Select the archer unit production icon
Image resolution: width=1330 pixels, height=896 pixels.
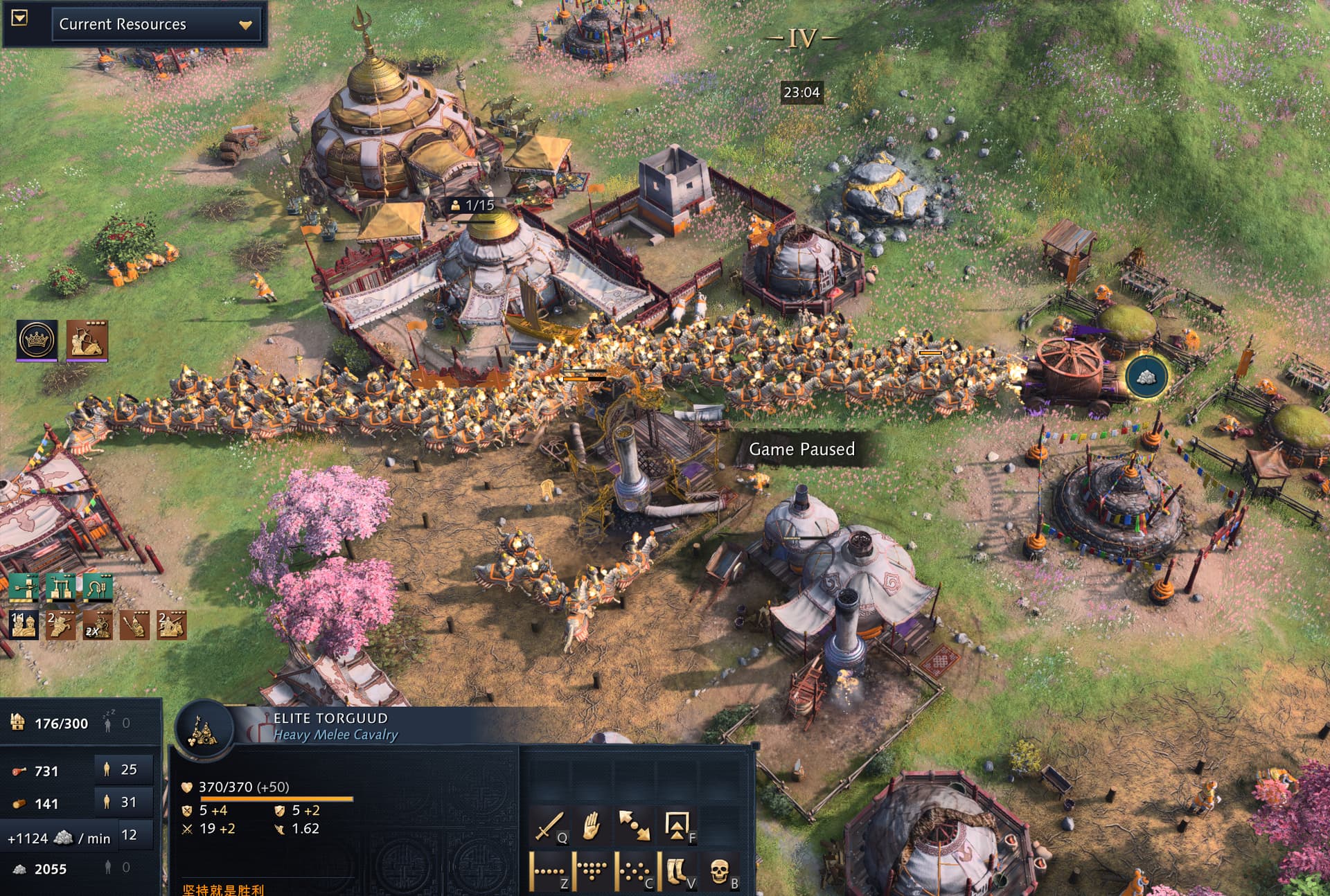coord(87,339)
